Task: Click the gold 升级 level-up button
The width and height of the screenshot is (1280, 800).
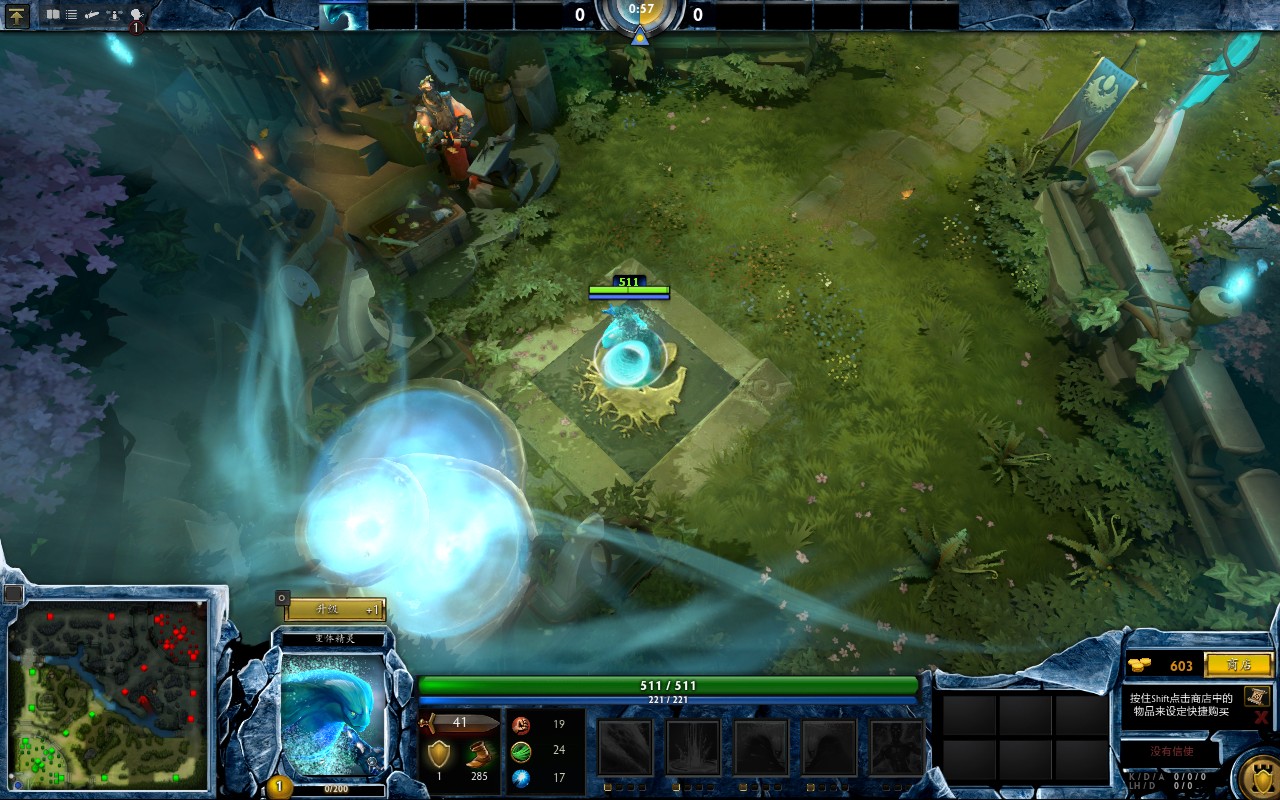Action: 334,610
